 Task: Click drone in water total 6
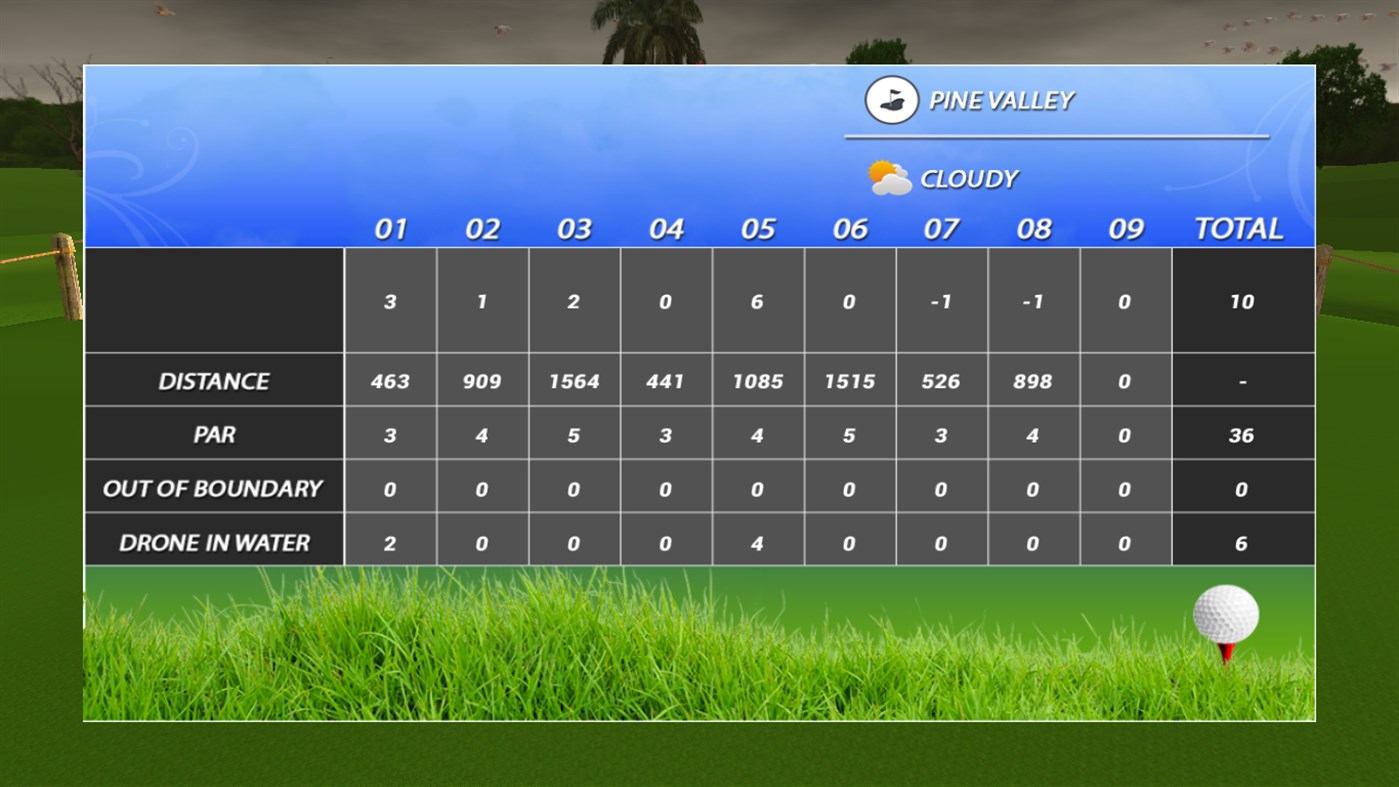click(x=1242, y=542)
